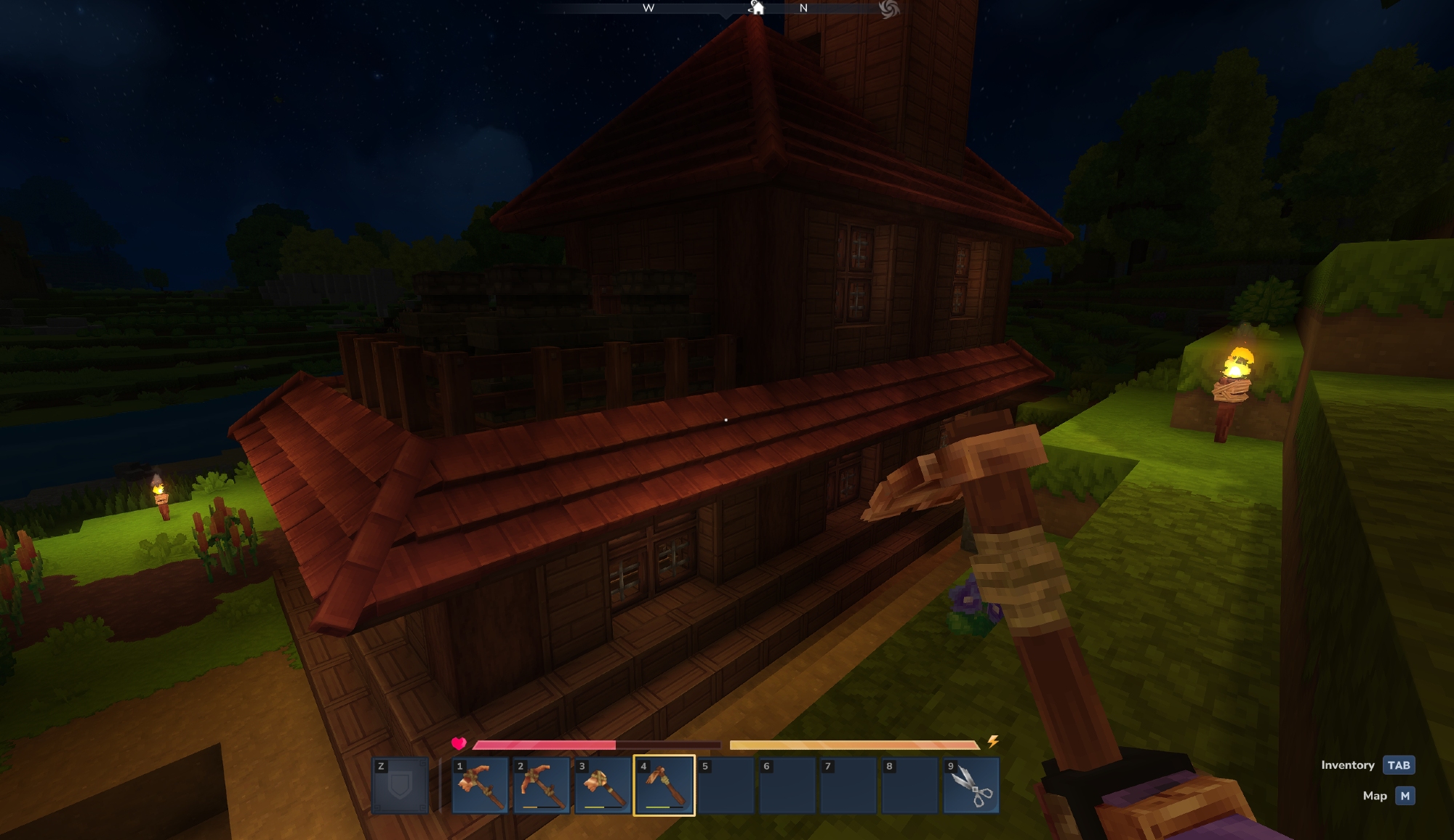Select the swirl portal marker on compass

888,9
